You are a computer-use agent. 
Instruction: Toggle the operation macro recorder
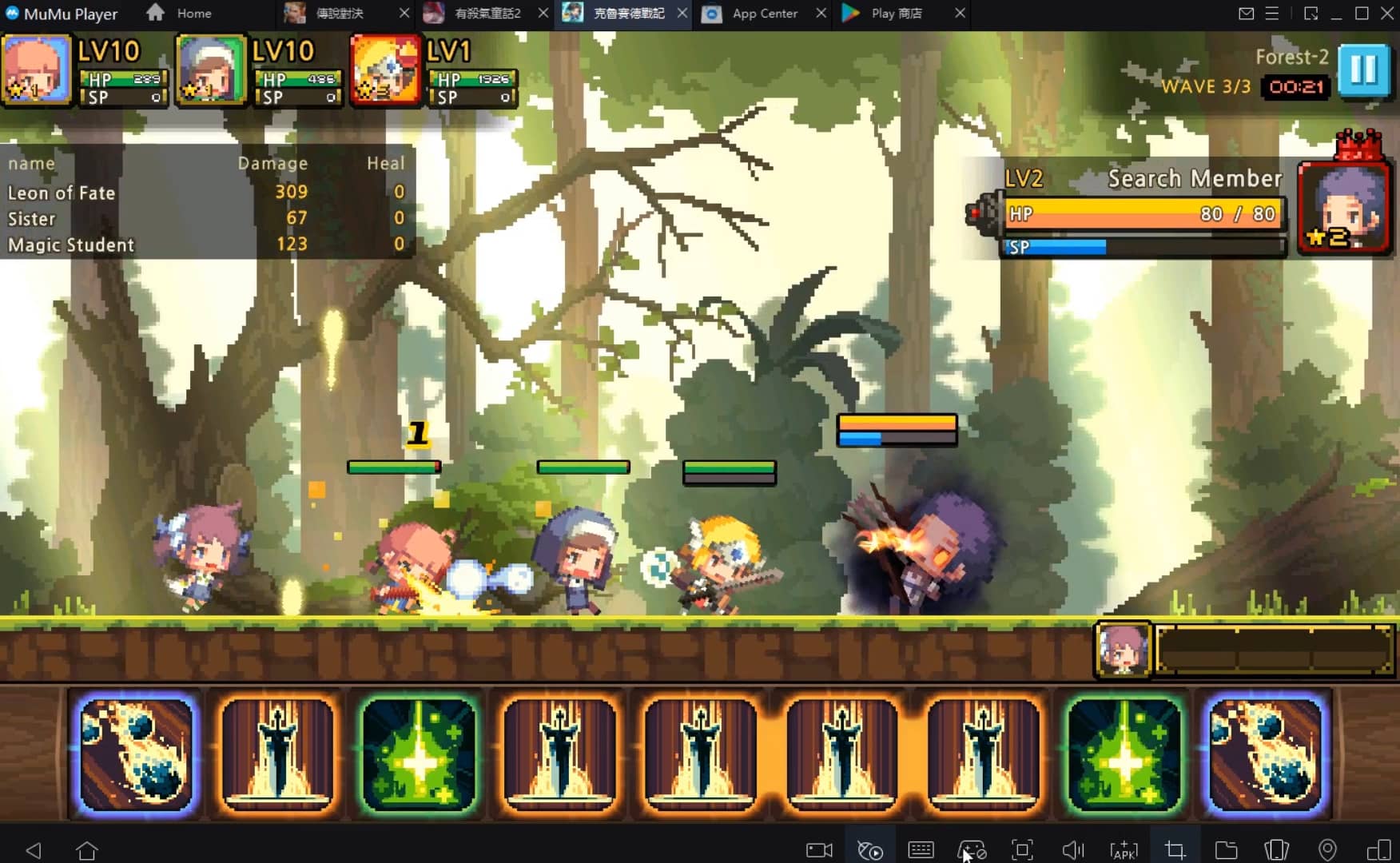869,849
